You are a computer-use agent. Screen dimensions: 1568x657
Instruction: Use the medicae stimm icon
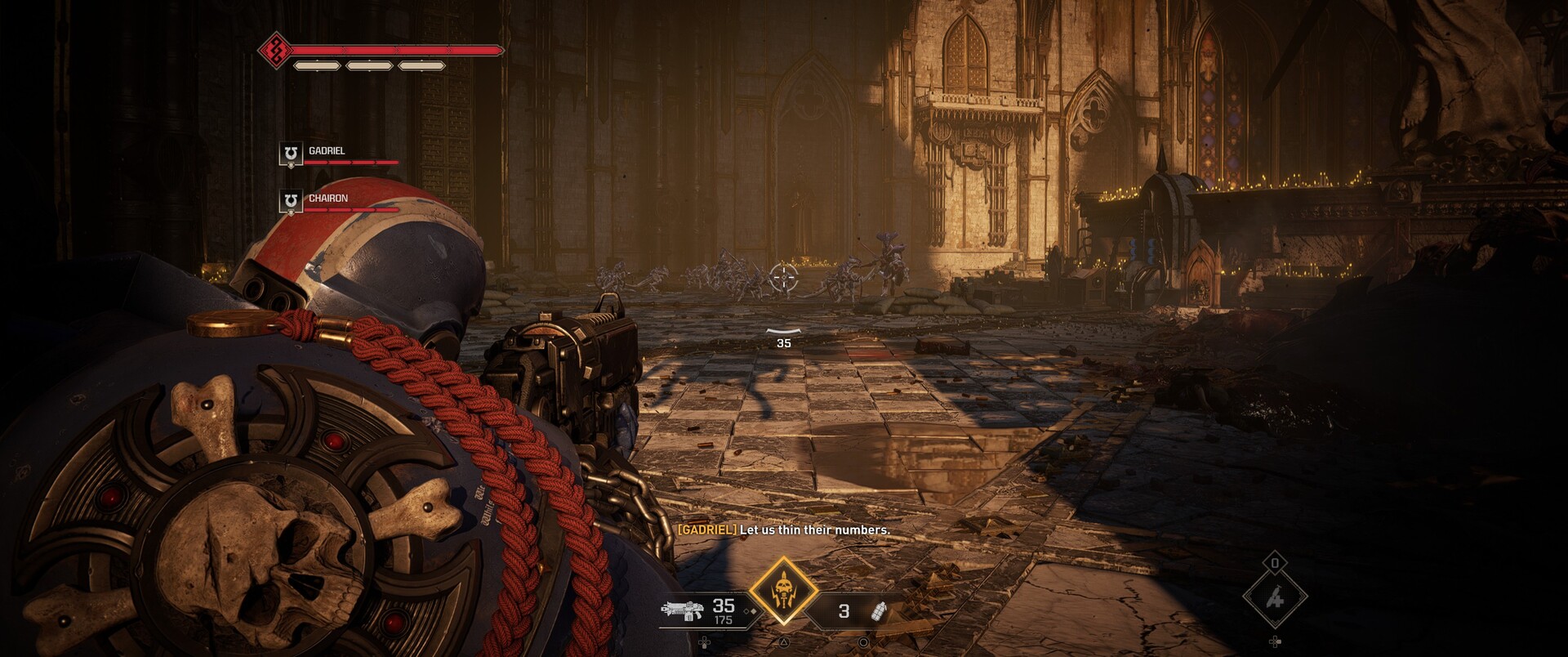pos(1275,598)
